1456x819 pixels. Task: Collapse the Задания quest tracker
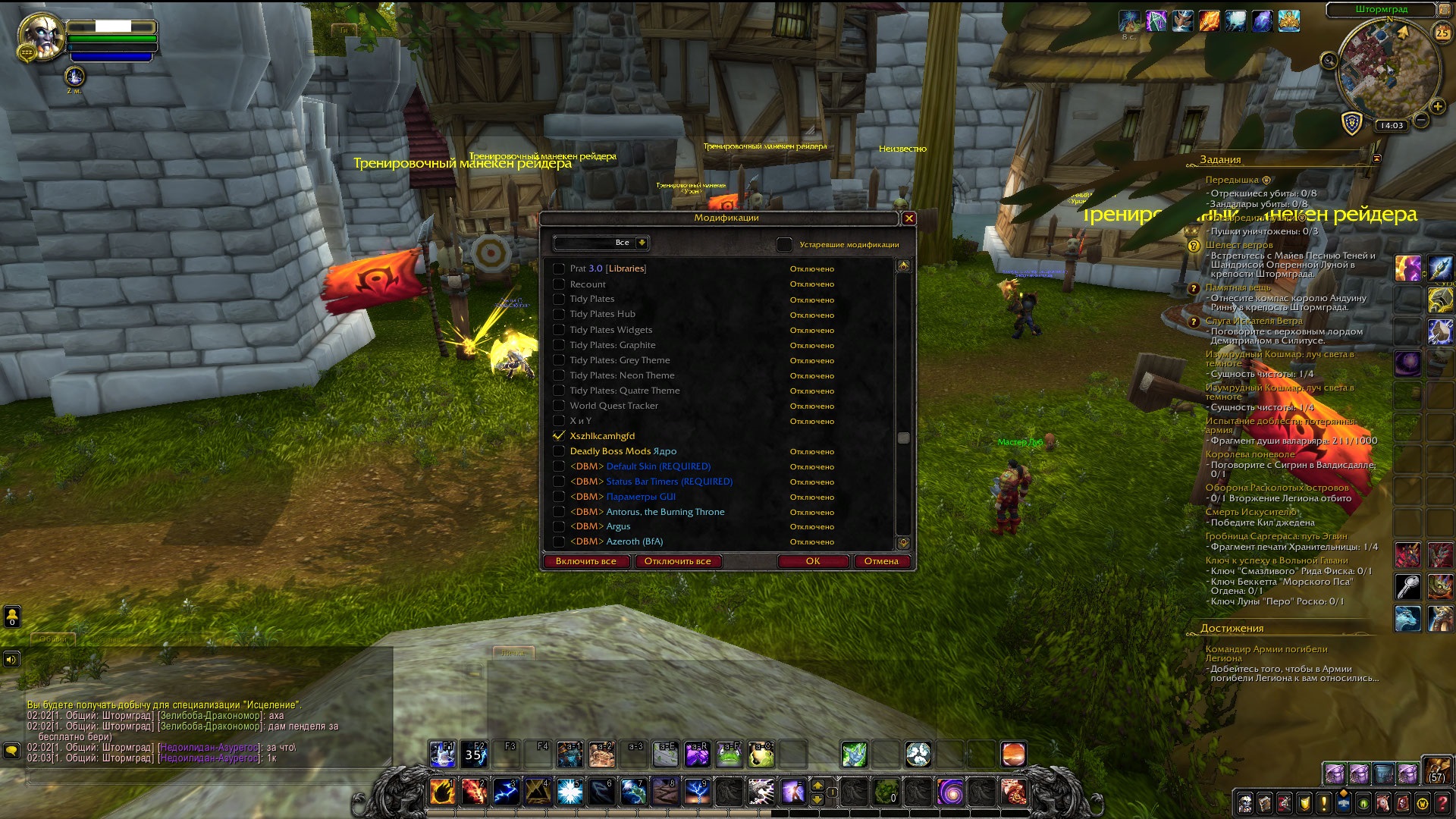pos(1376,158)
